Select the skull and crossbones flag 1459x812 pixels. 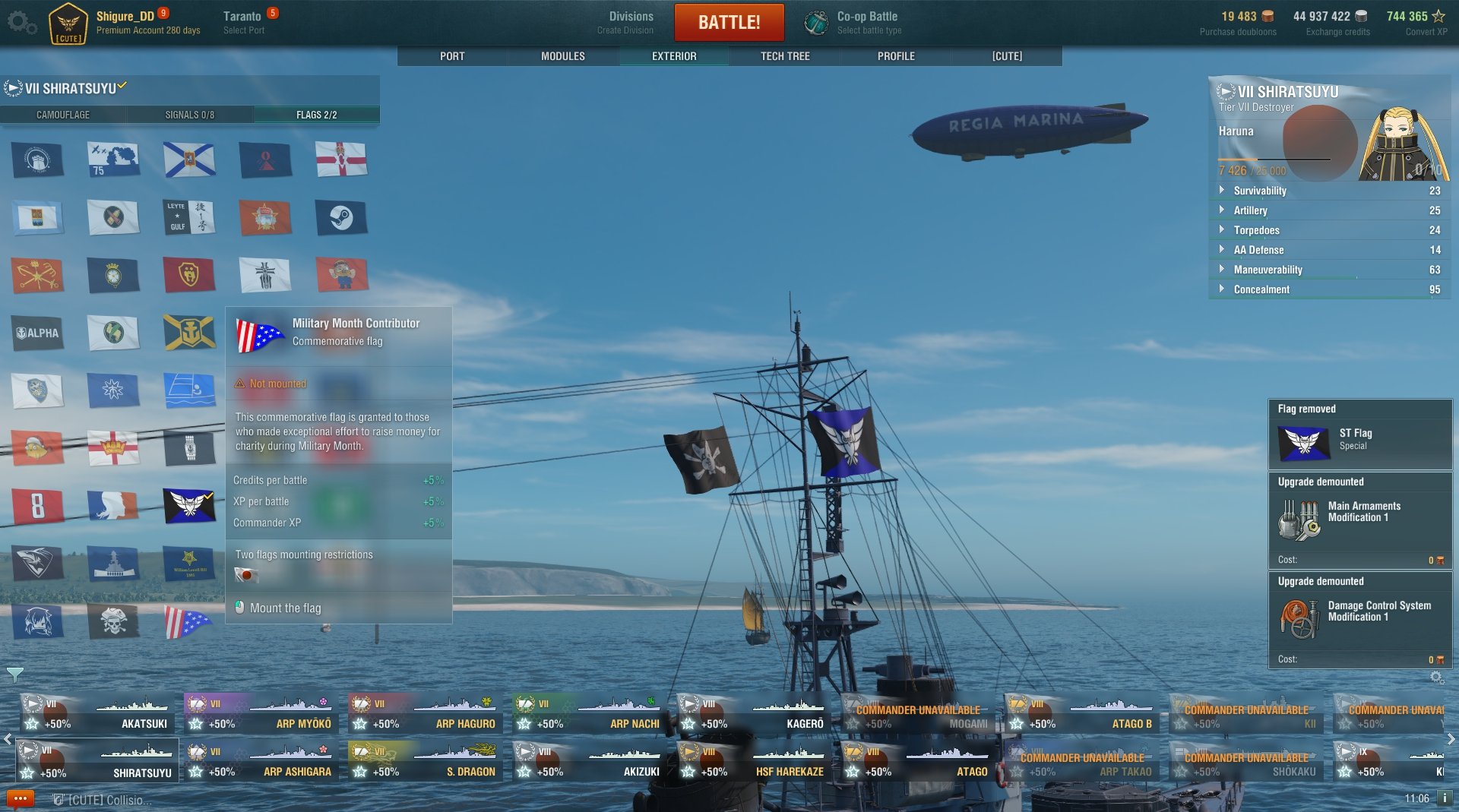coord(113,621)
